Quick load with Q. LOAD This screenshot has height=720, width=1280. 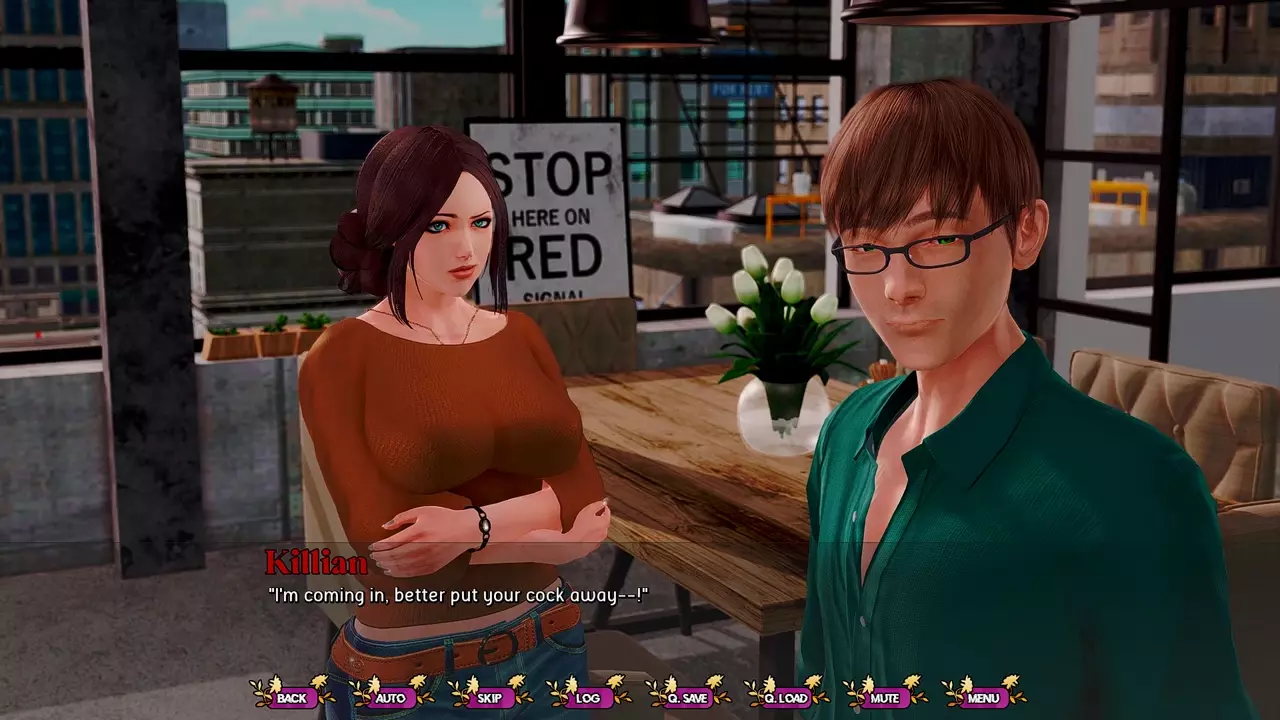coord(786,697)
